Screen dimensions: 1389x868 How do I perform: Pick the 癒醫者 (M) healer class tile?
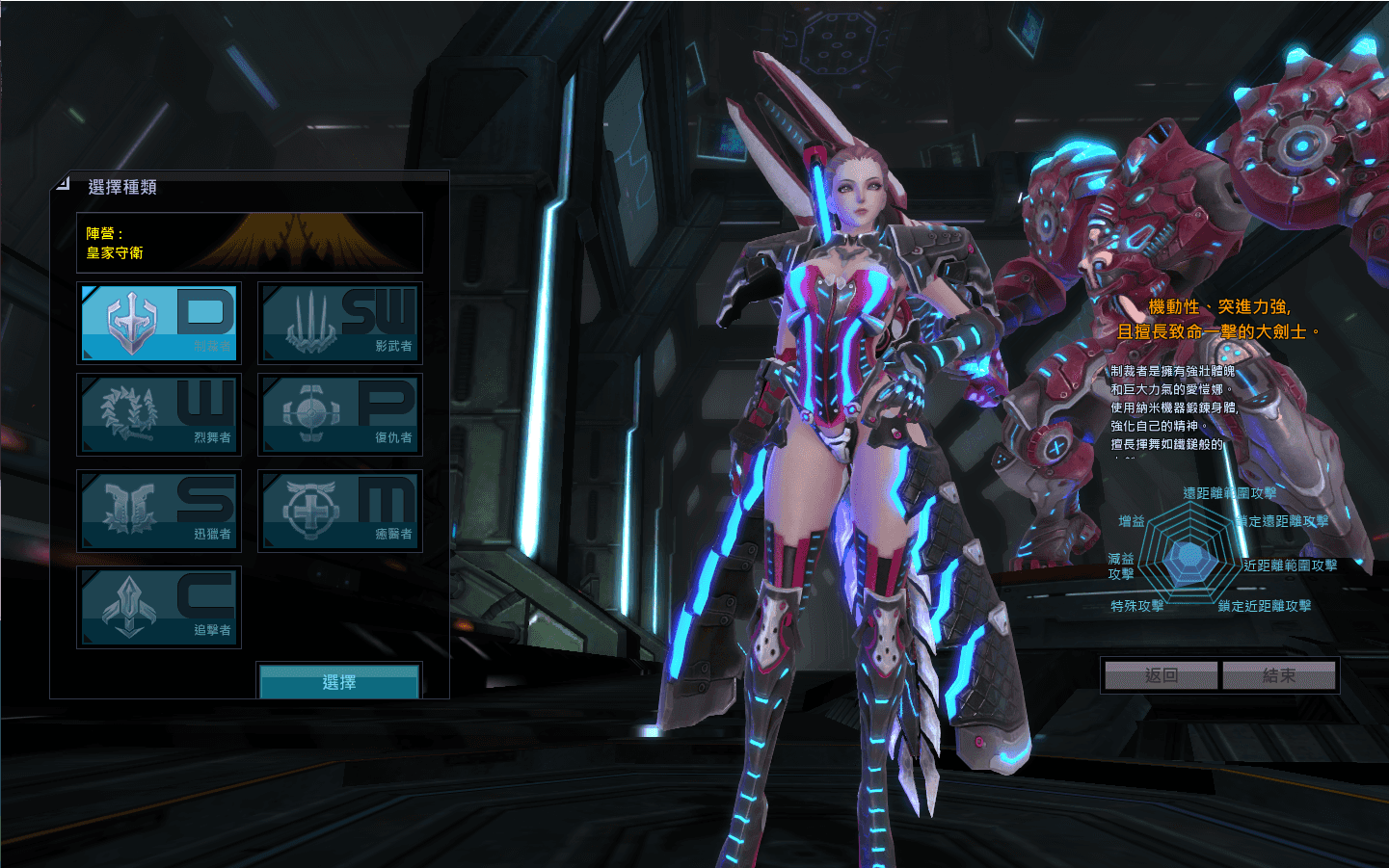tap(340, 511)
